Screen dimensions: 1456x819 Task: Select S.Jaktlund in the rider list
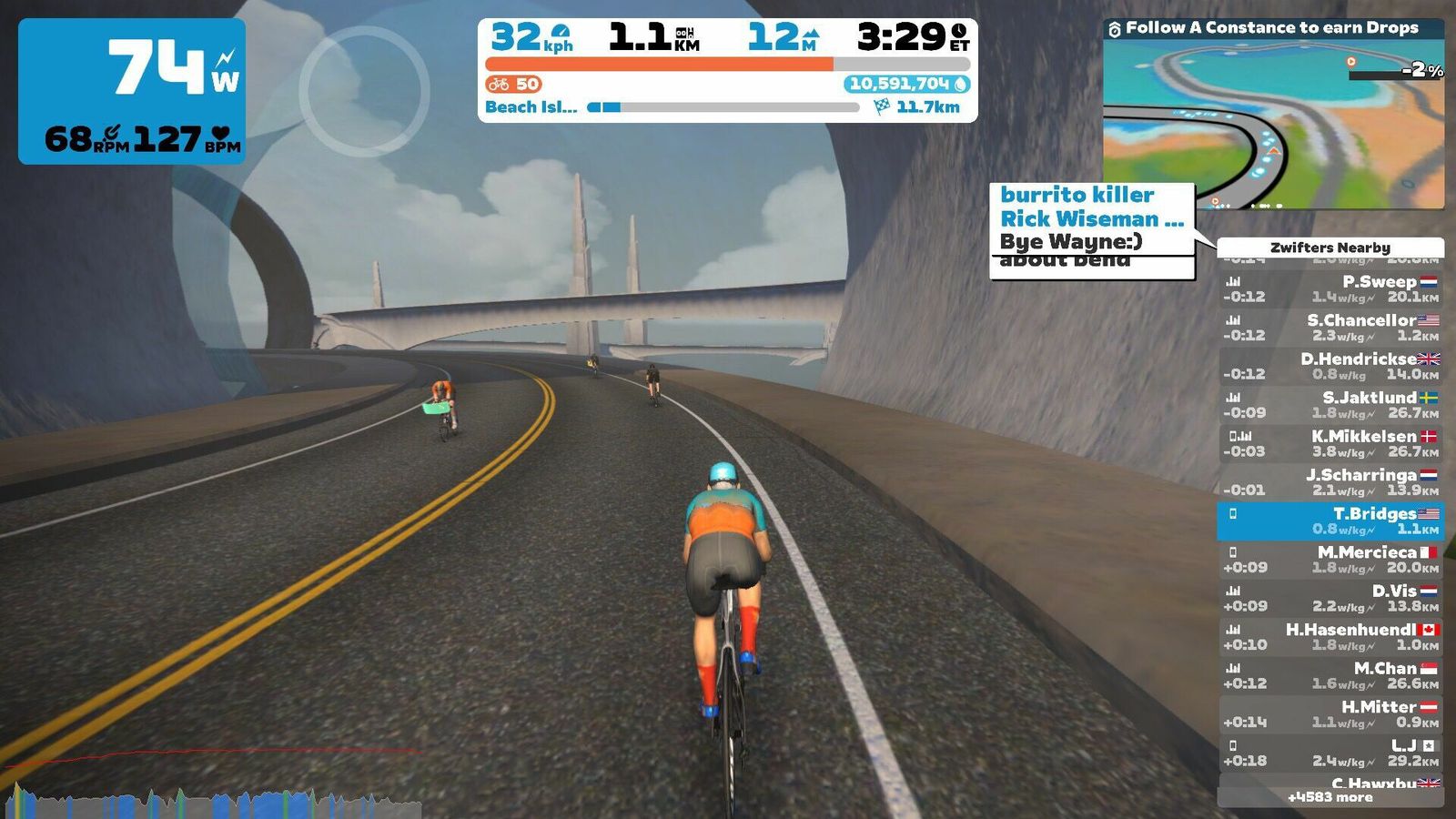point(1330,405)
